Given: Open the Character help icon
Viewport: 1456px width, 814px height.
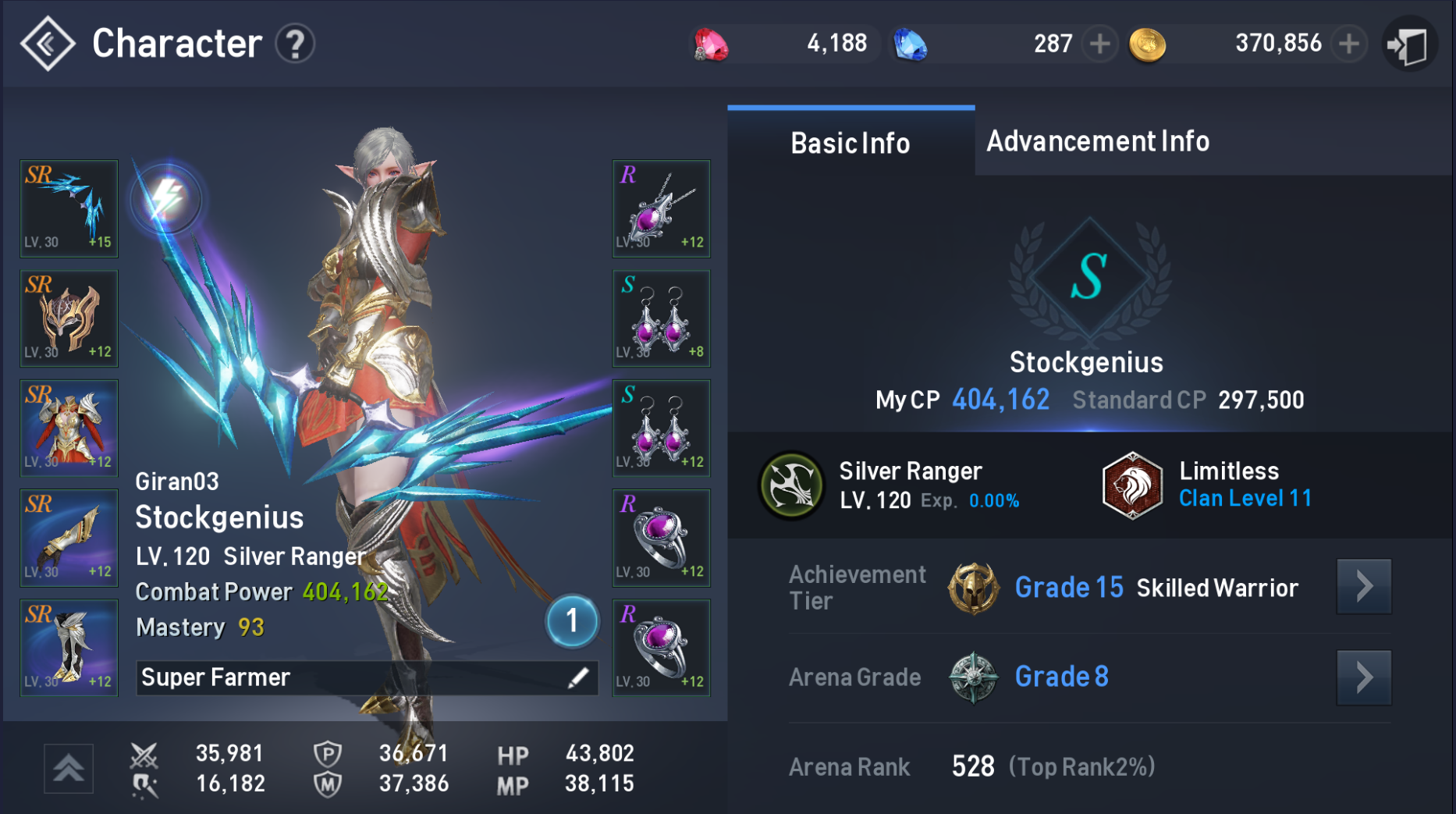Looking at the screenshot, I should [x=294, y=44].
